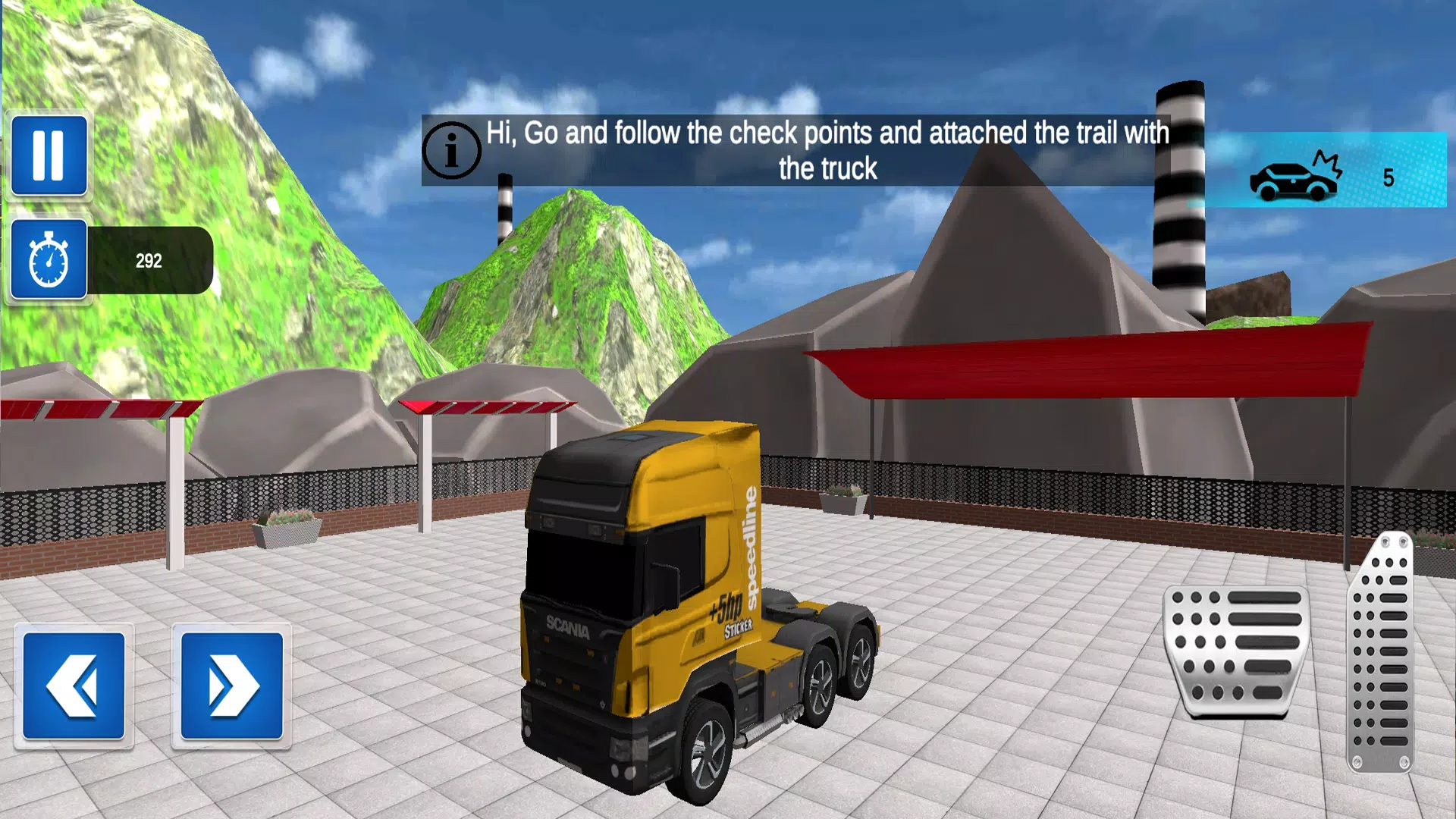Tap the damage count number 5
The image size is (1456, 819).
pos(1388,176)
